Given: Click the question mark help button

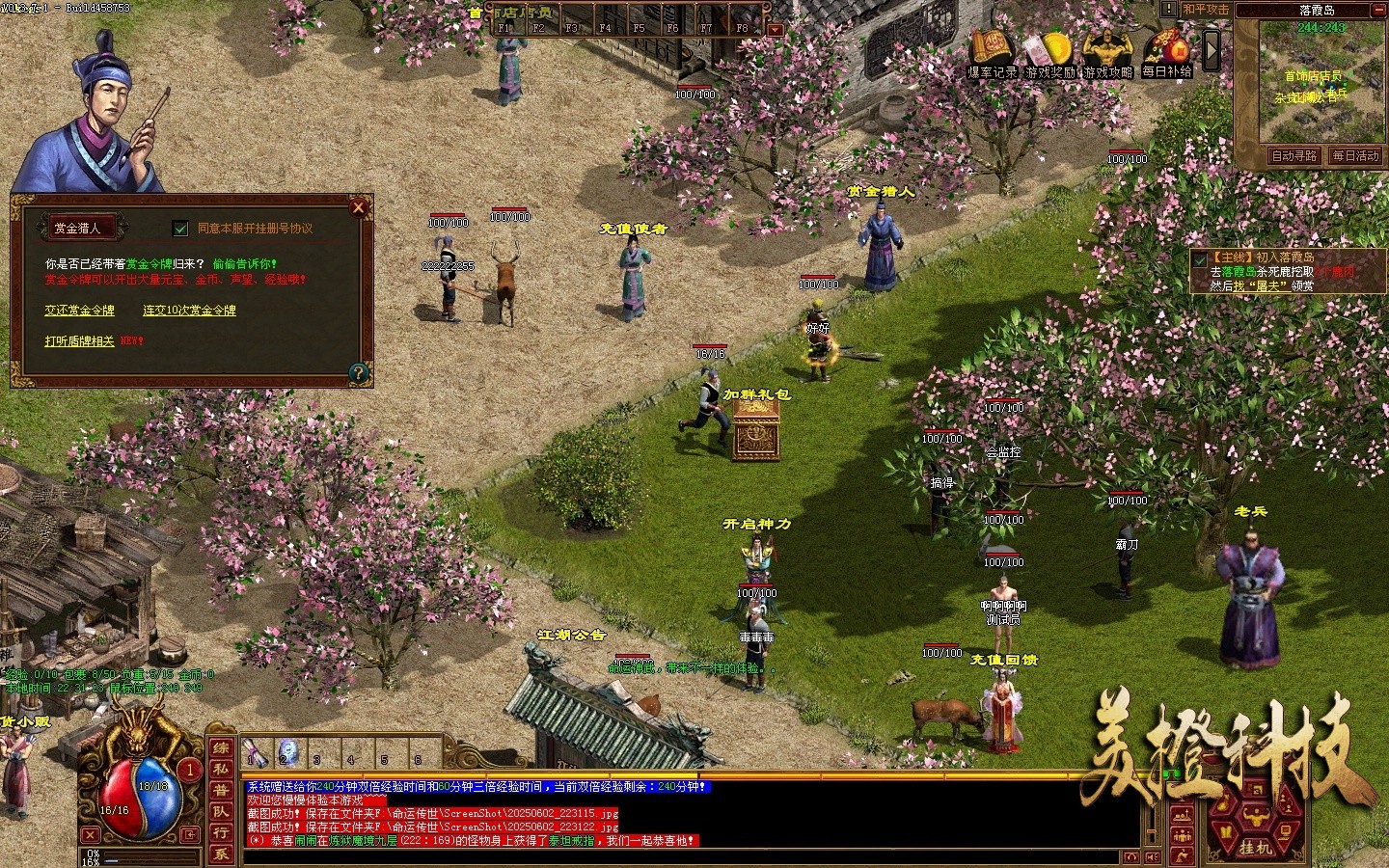Looking at the screenshot, I should pos(358,372).
